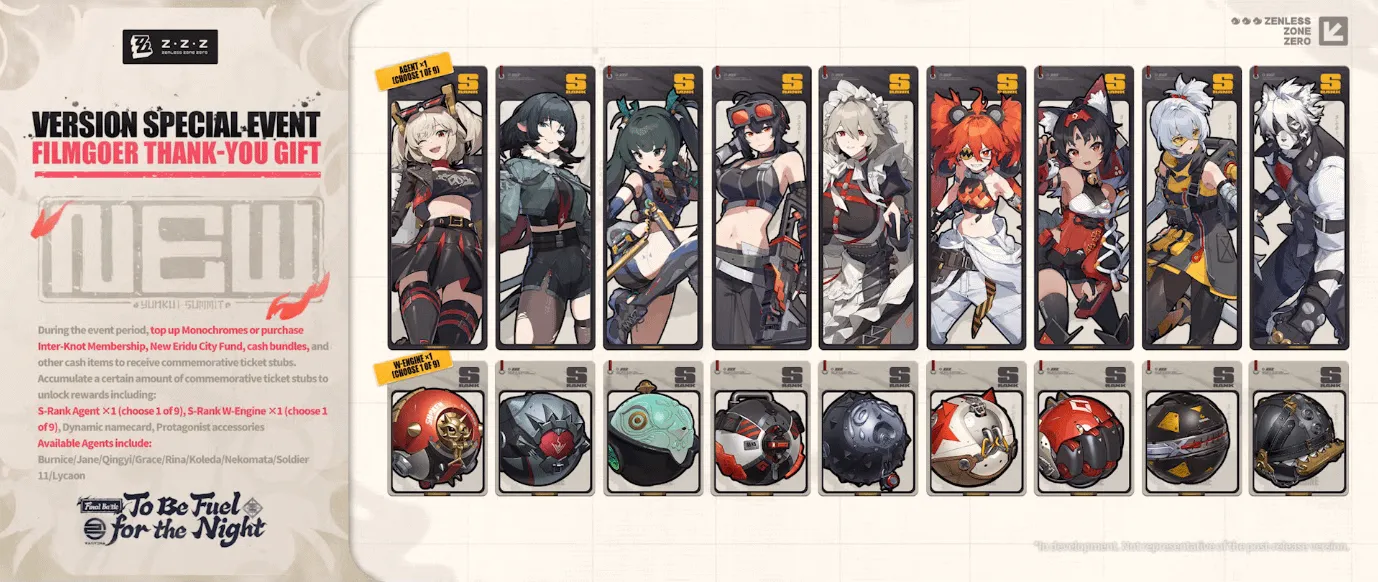Choose the red W-Engine with gold skull

pyautogui.click(x=437, y=429)
